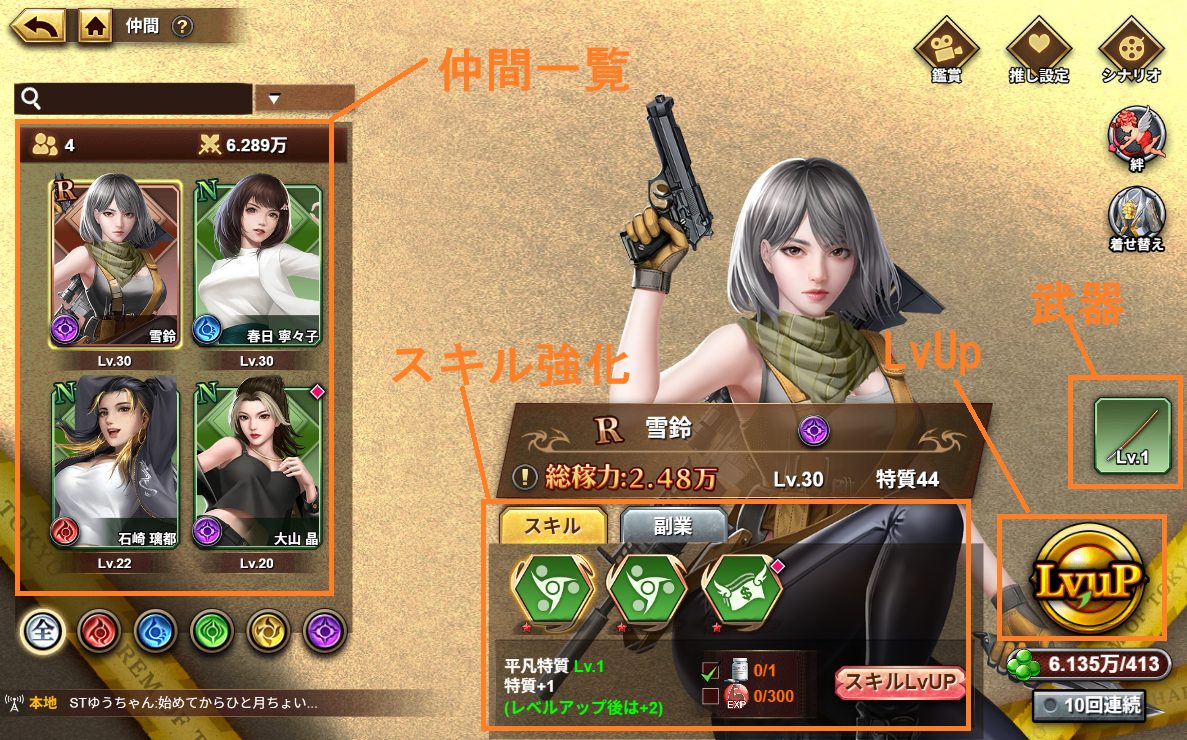Choose the 春日 寧々子 character card

click(x=257, y=264)
